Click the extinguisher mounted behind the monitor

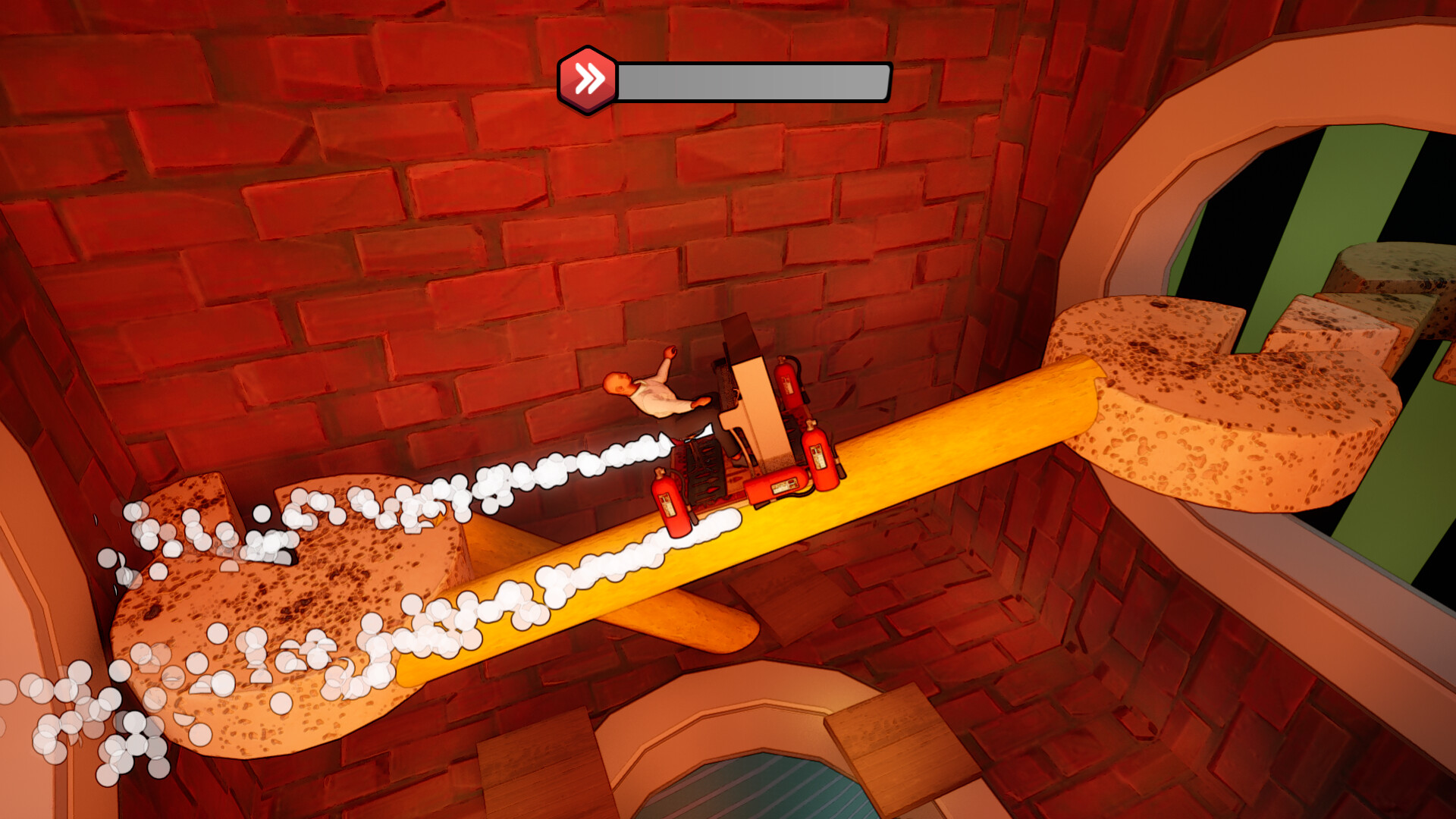point(788,381)
